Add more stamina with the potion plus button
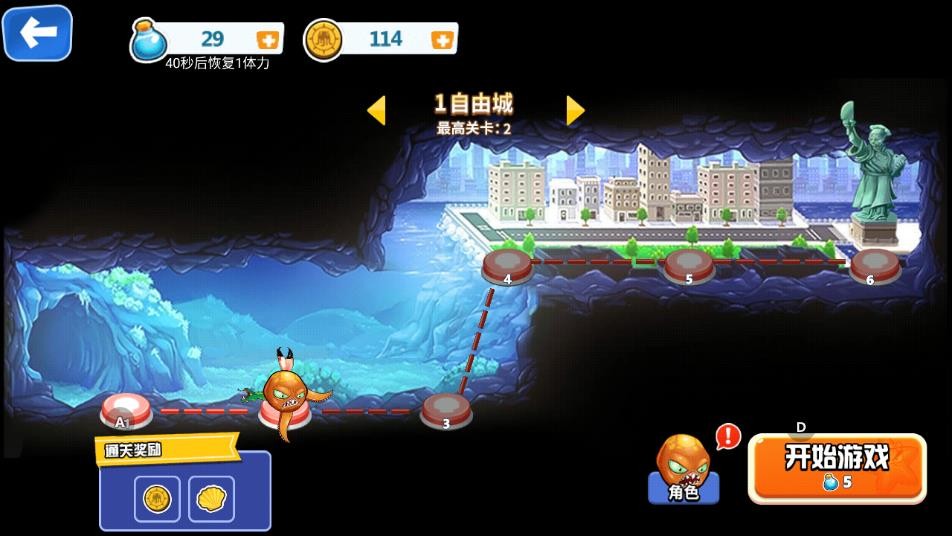This screenshot has height=536, width=952. click(x=268, y=40)
